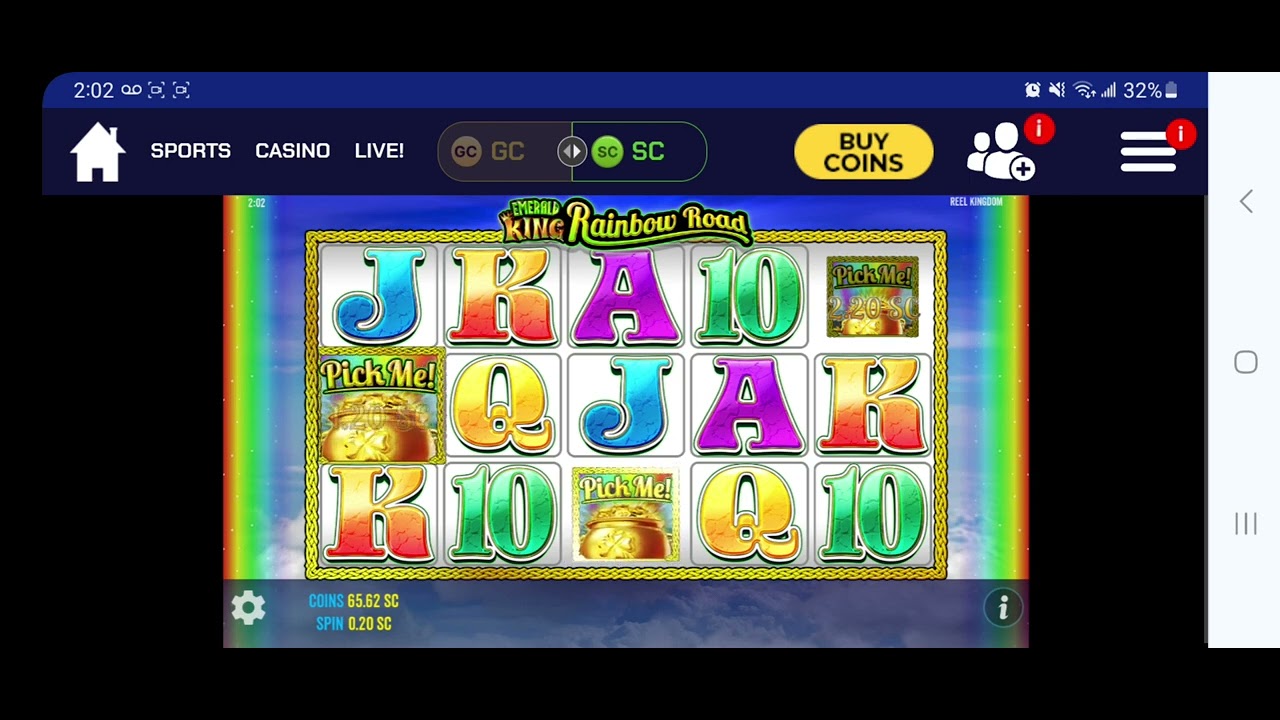This screenshot has width=1280, height=720.
Task: Open the home icon in the navigation bar
Action: (x=97, y=150)
